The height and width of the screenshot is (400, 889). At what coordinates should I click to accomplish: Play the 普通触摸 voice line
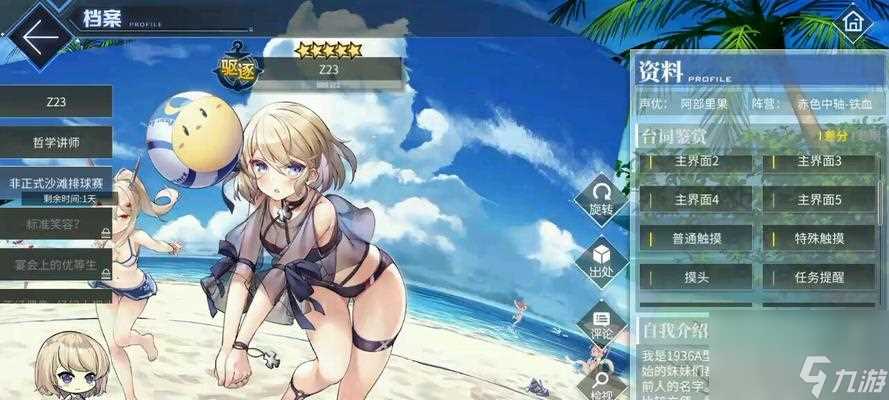click(x=697, y=239)
